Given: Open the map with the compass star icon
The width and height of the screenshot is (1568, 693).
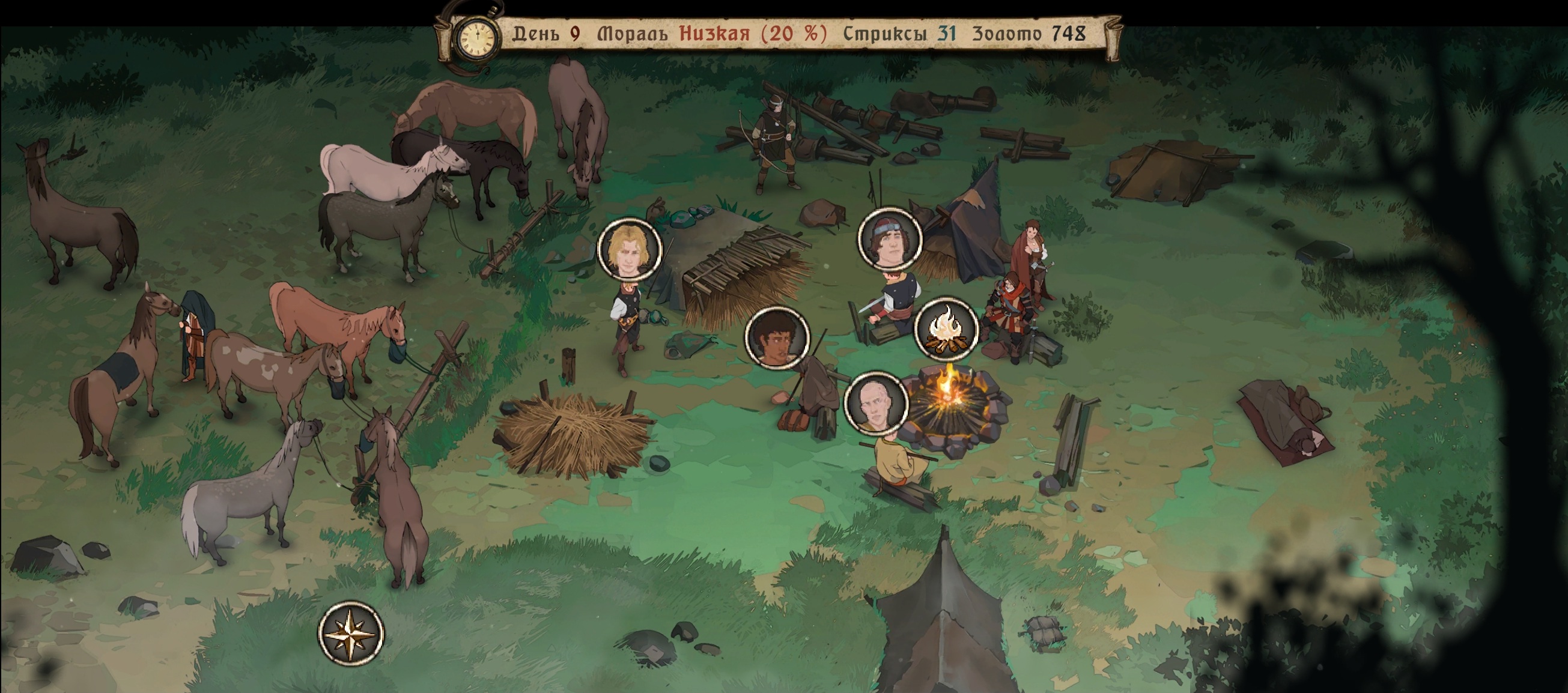Looking at the screenshot, I should 351,634.
